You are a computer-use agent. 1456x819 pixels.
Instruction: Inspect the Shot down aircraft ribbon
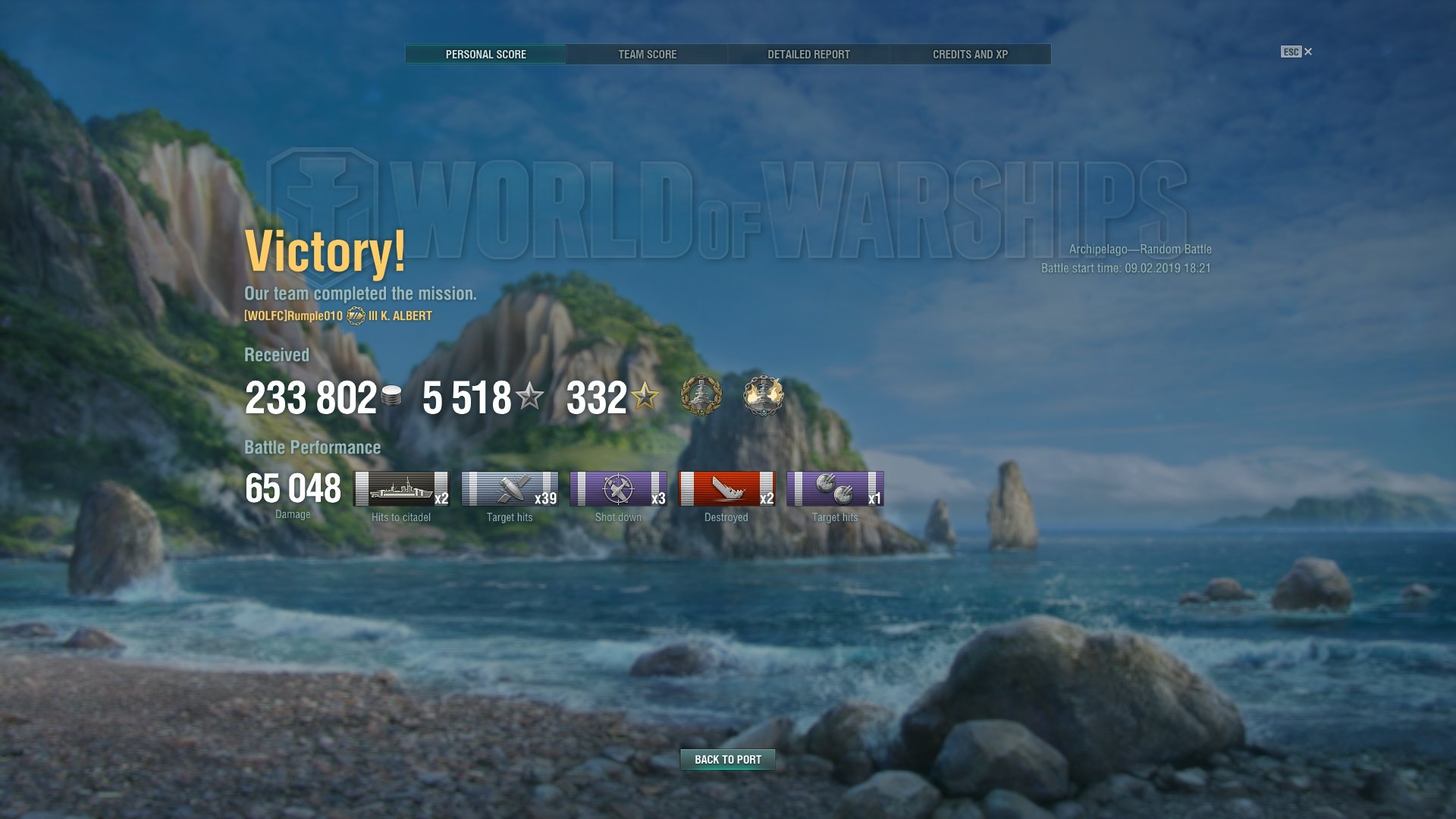[x=618, y=489]
